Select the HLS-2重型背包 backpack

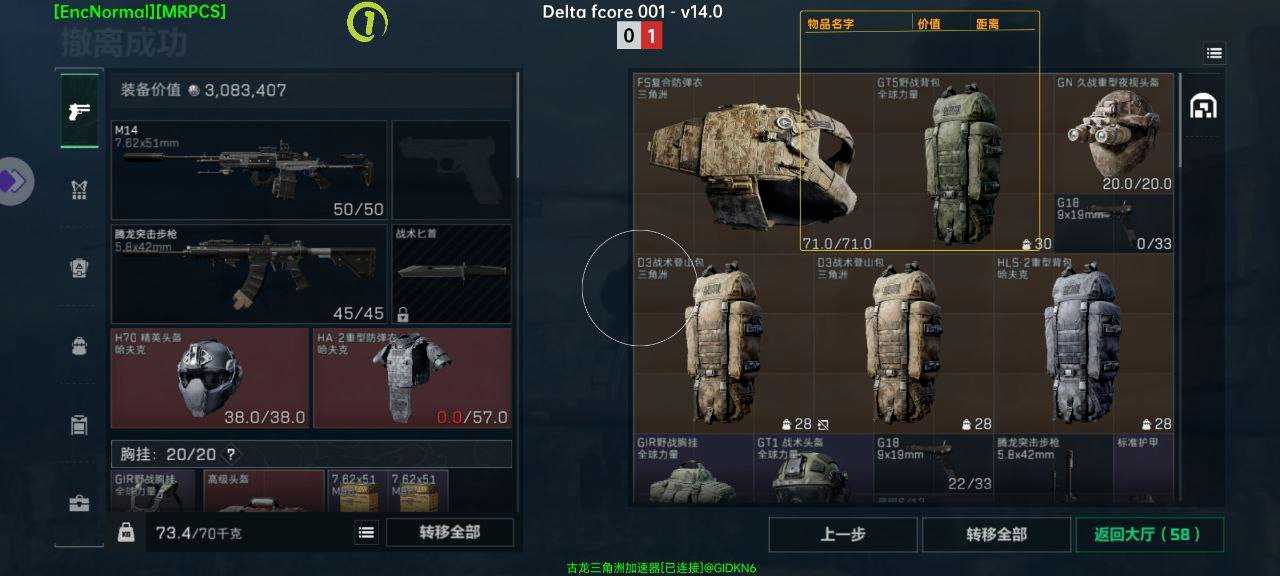pos(1083,343)
